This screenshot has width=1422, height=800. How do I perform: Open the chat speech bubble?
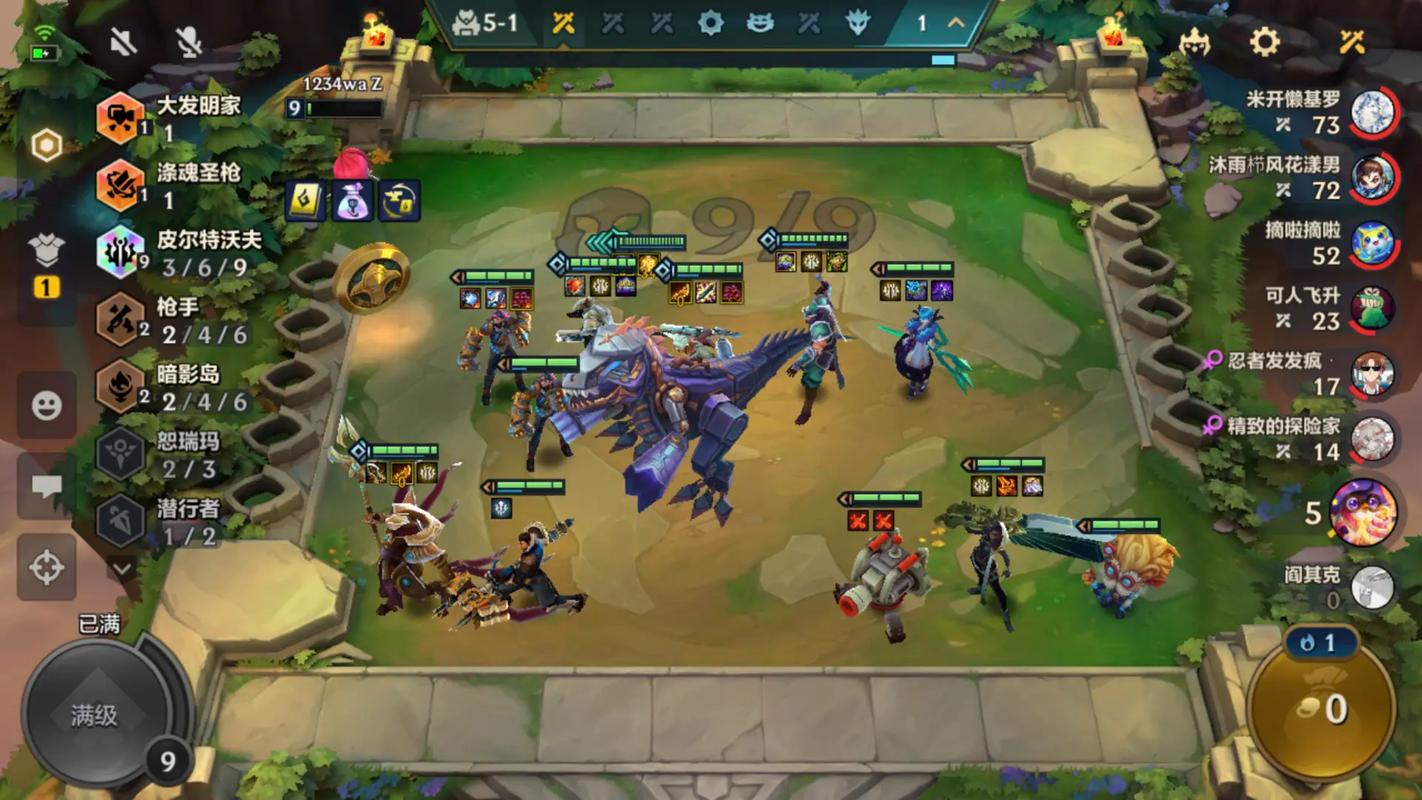click(46, 486)
